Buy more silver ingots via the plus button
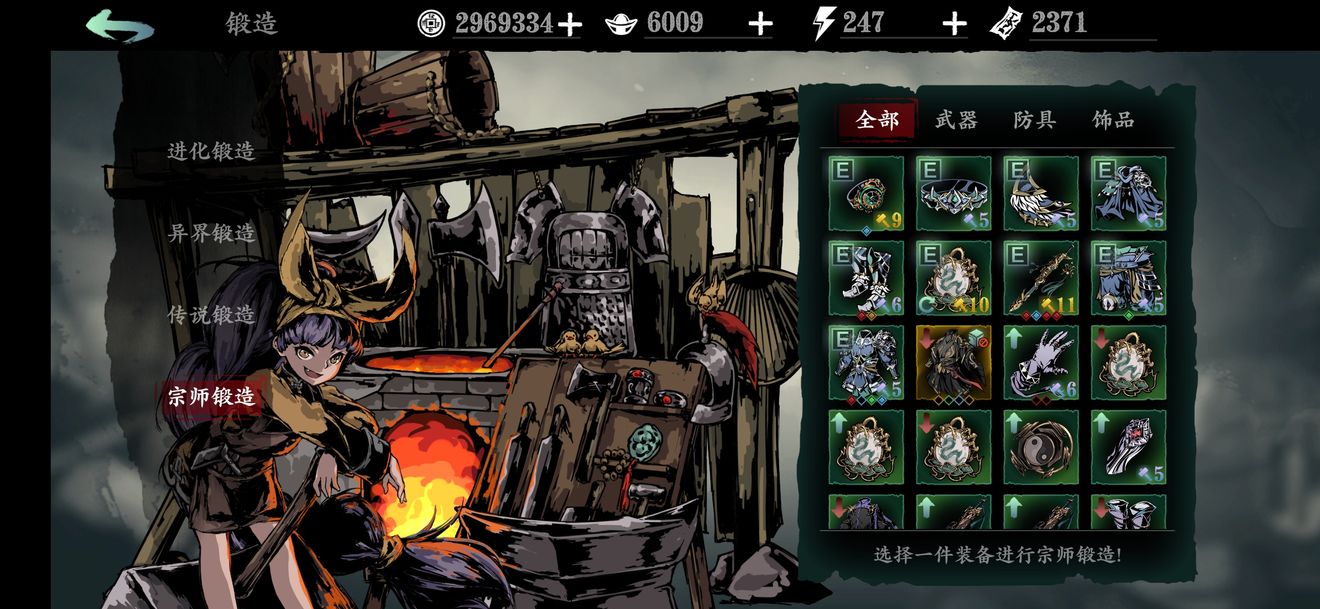1320x609 pixels. point(760,24)
